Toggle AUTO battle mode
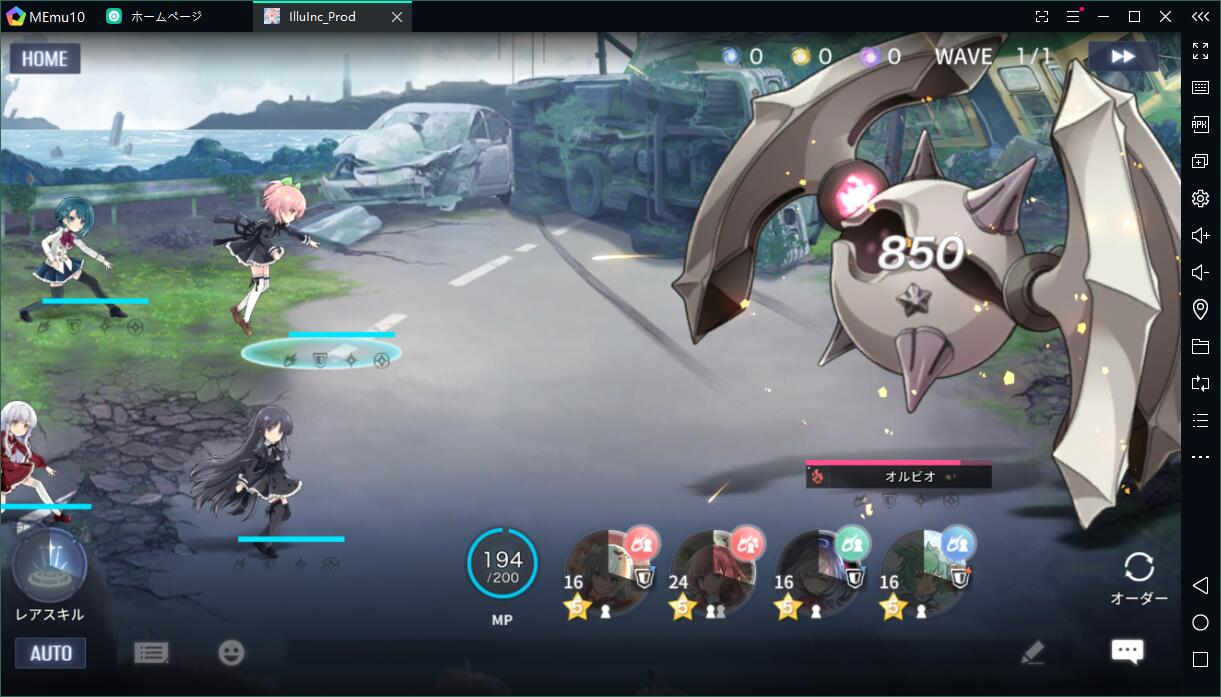Image resolution: width=1221 pixels, height=697 pixels. click(x=50, y=653)
